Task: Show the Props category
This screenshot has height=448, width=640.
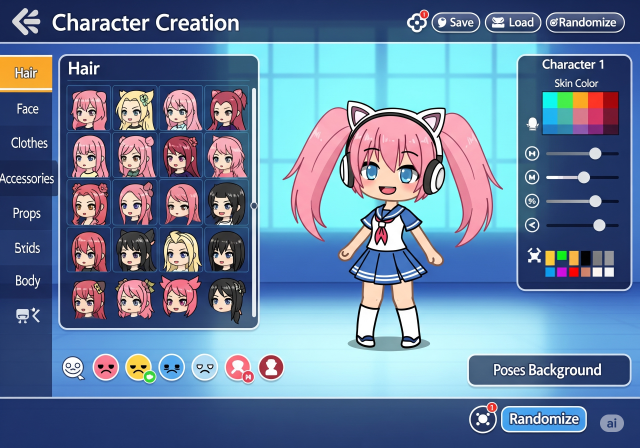Action: tap(27, 213)
